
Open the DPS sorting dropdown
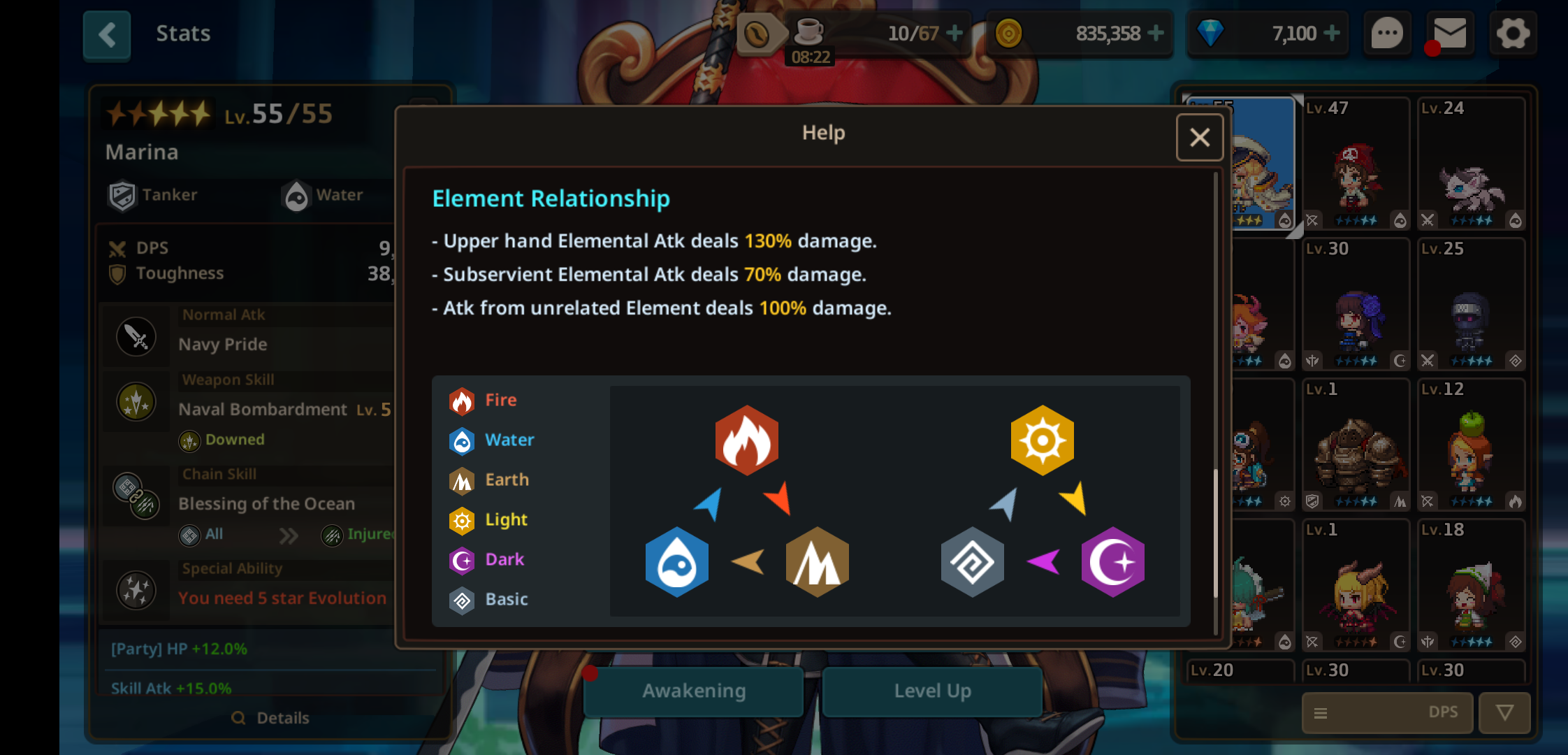pos(1387,712)
